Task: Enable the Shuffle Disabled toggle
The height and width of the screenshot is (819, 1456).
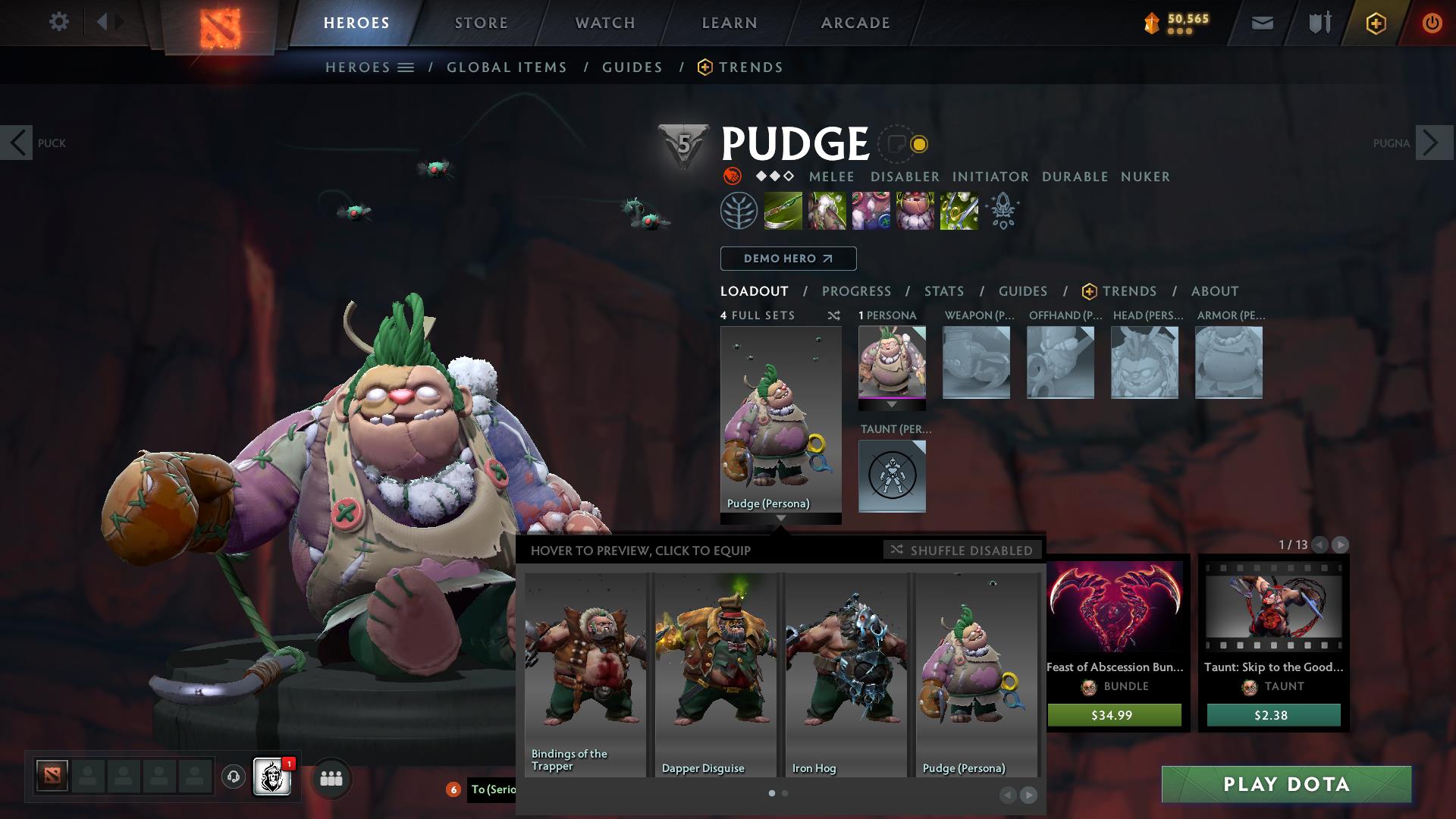Action: pos(963,550)
